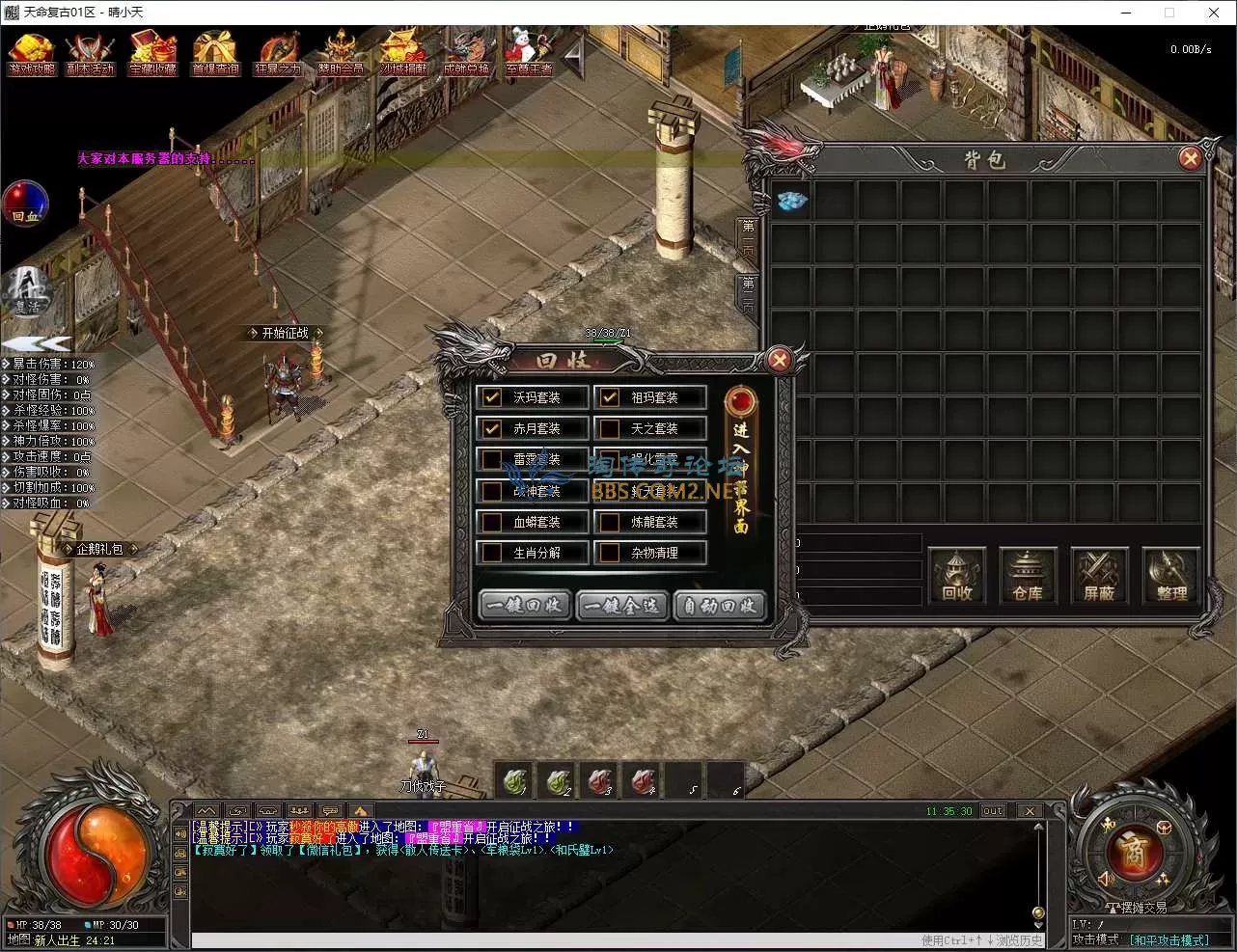Open the 仓库 warehouse from the backpack
Image resolution: width=1237 pixels, height=952 pixels.
pos(1027,576)
